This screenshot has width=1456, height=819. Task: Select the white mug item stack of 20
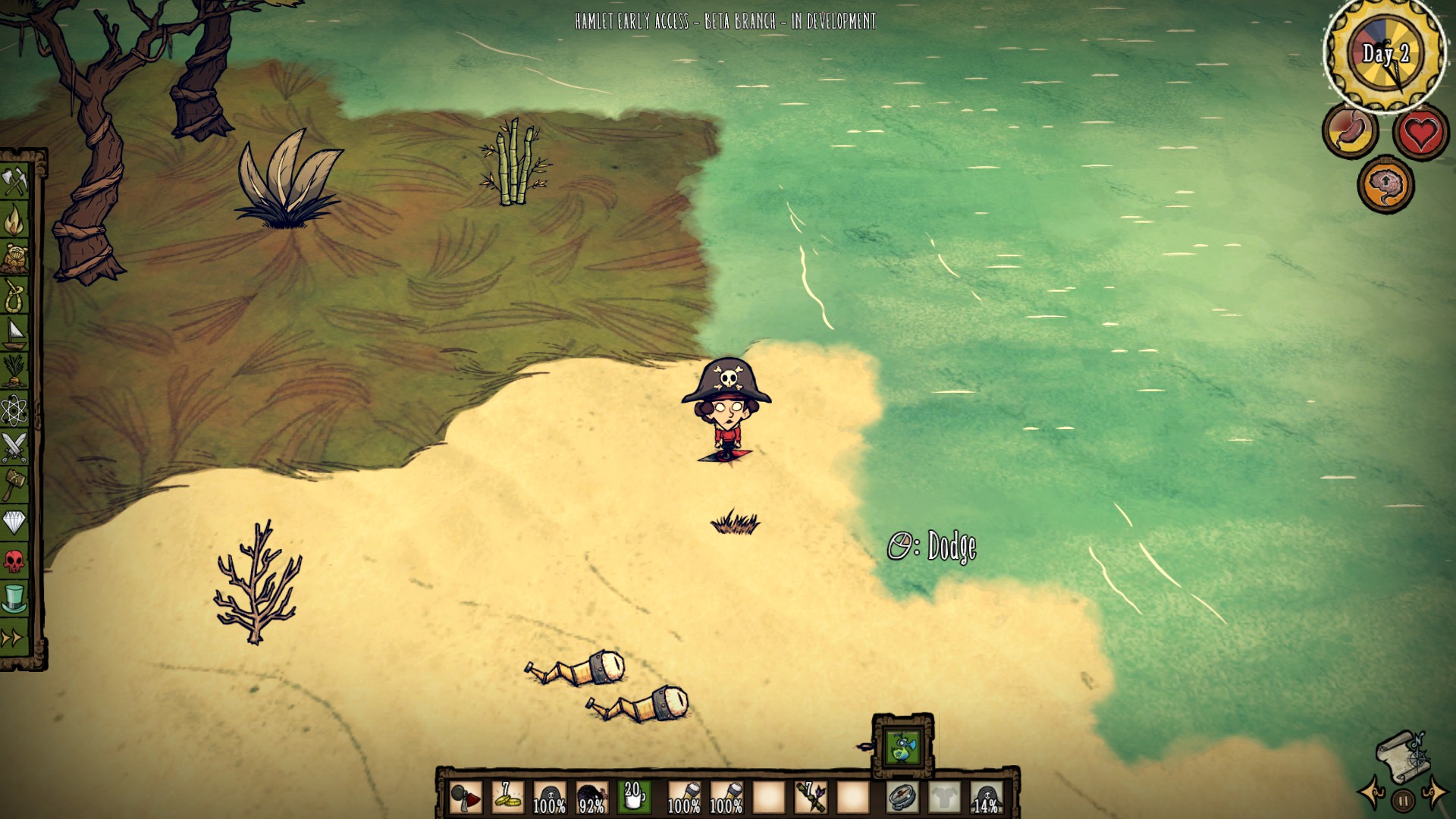[634, 797]
